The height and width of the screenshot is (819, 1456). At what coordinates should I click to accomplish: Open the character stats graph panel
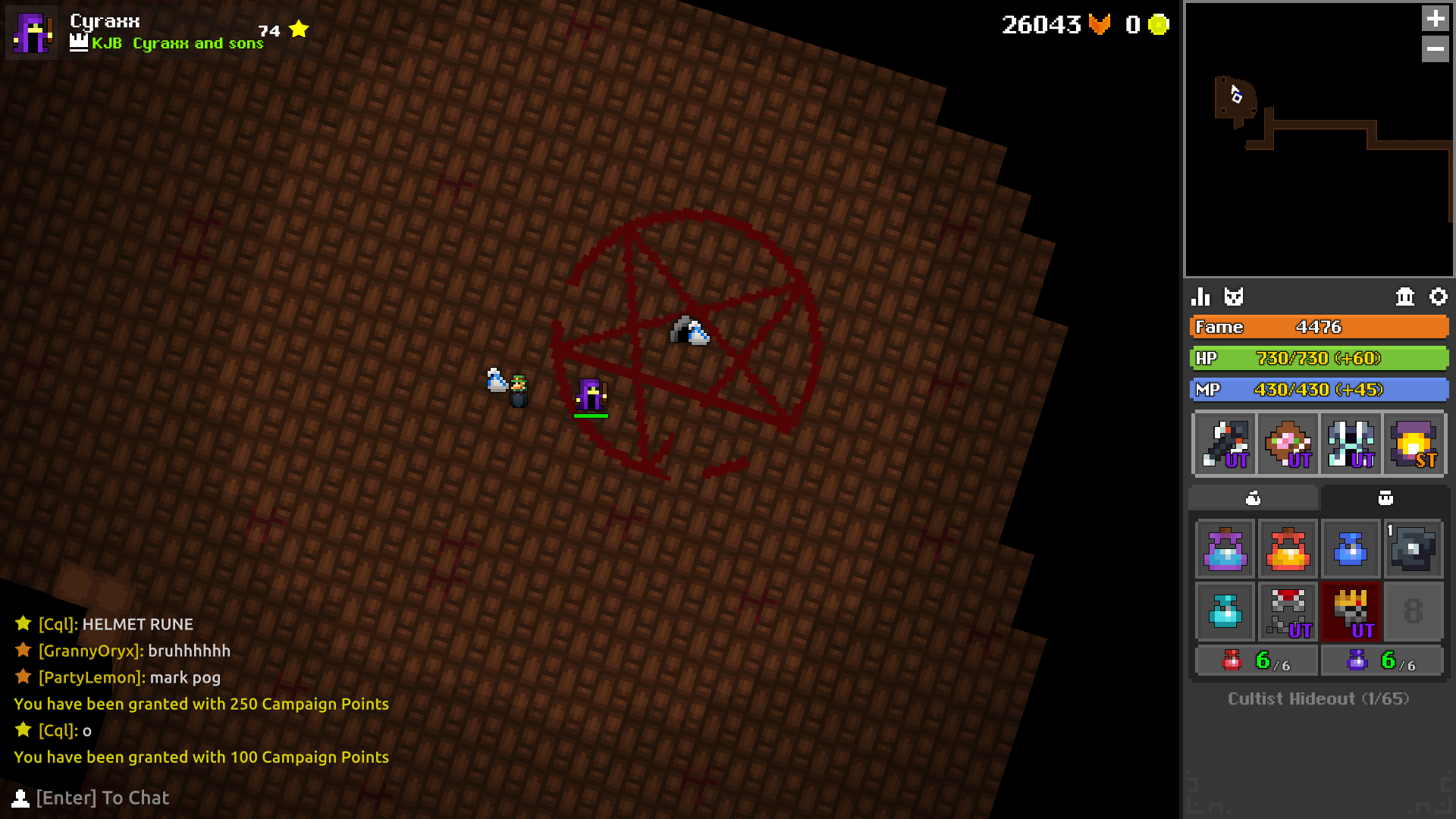(x=1202, y=297)
